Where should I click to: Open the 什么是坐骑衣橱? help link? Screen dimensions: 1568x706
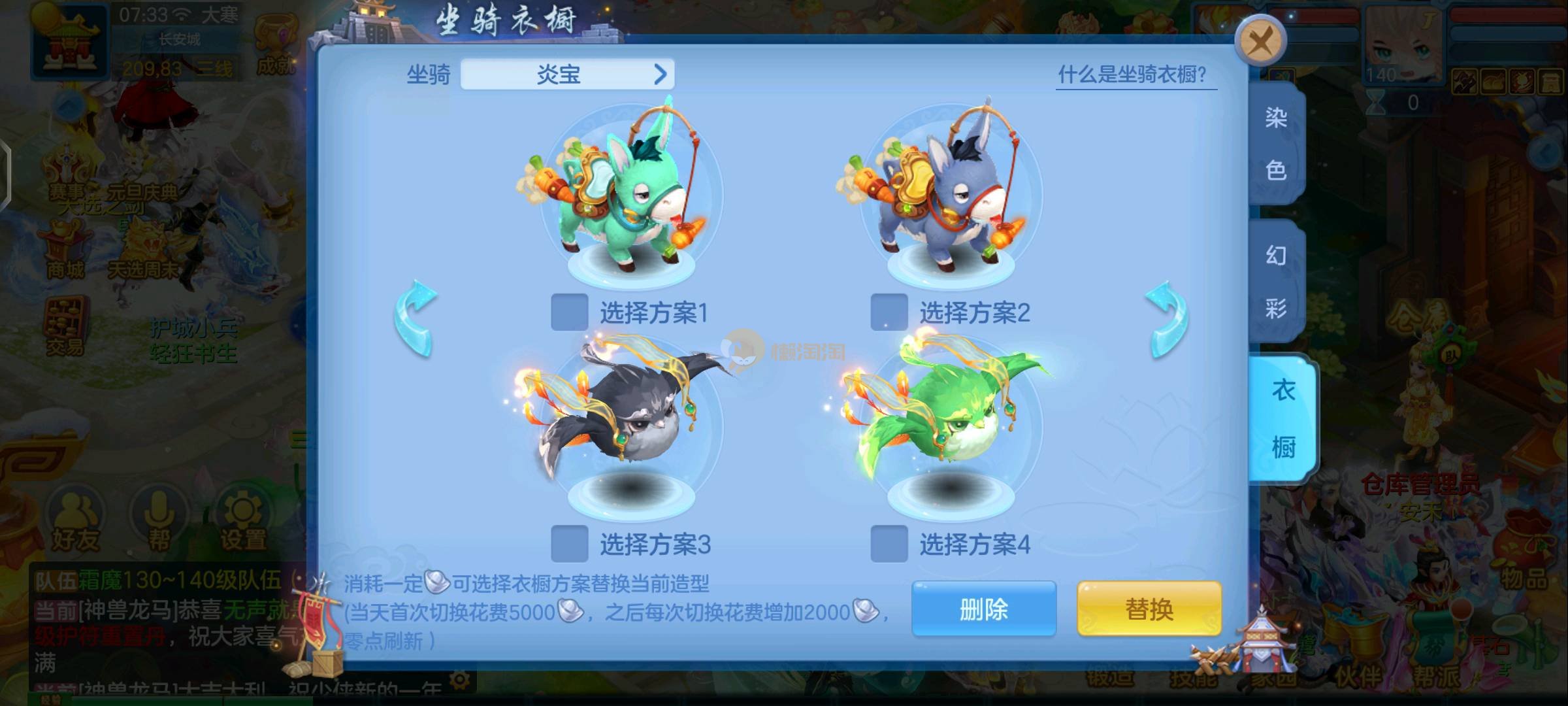(x=1135, y=75)
